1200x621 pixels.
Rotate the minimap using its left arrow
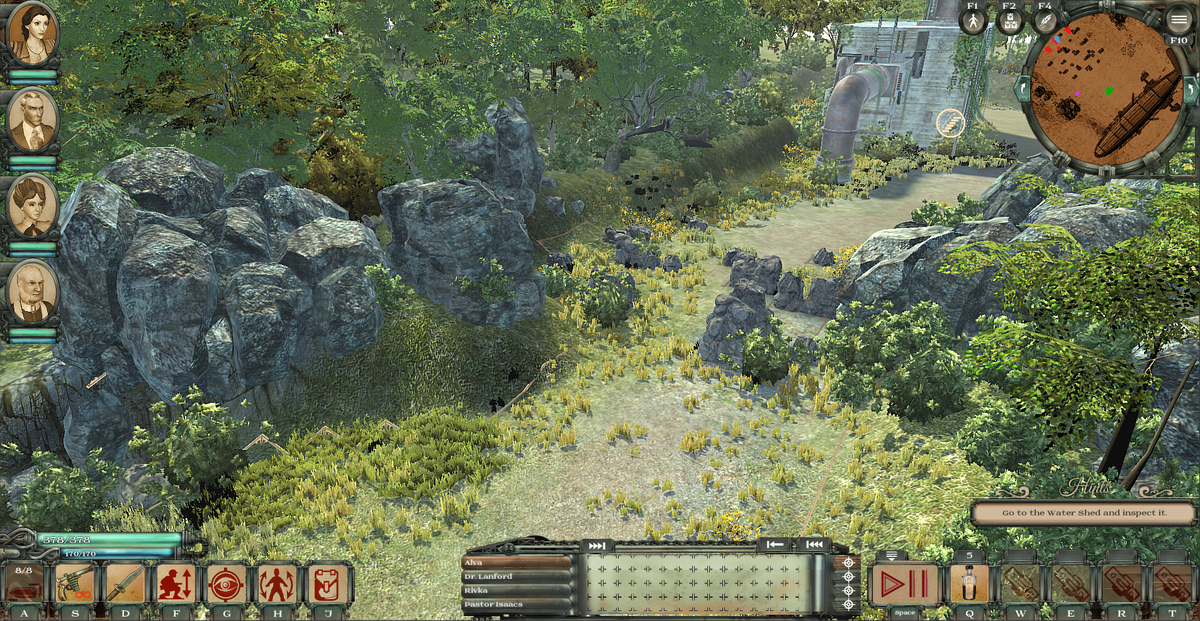1020,88
